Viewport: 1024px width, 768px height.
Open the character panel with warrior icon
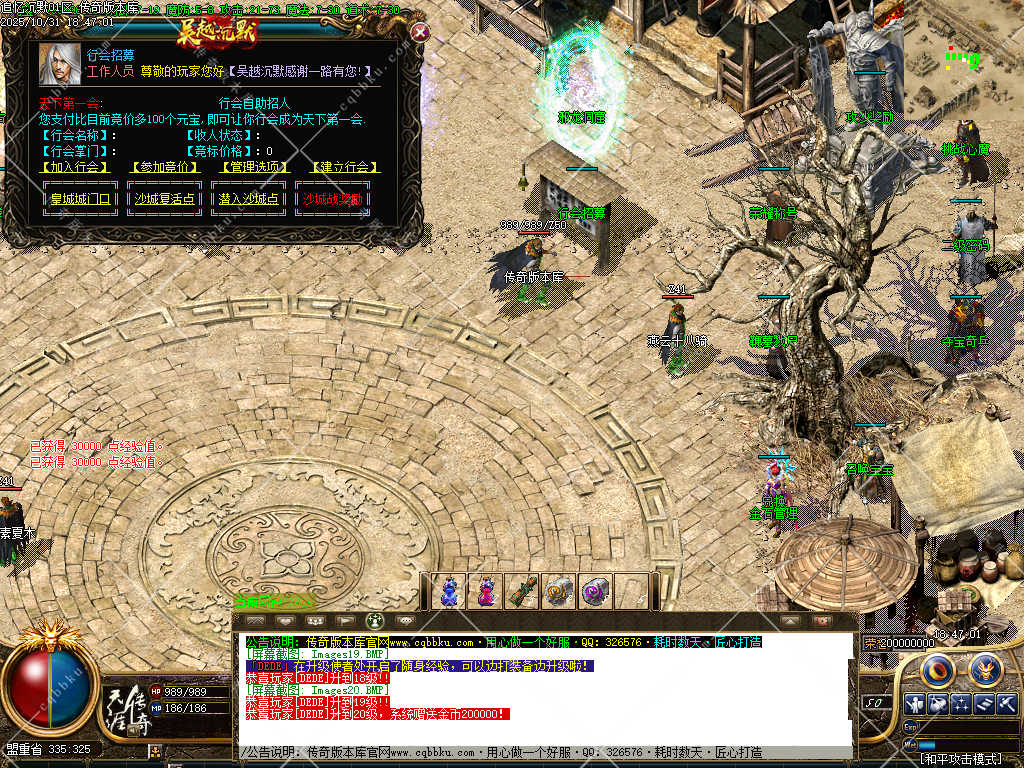coord(913,704)
